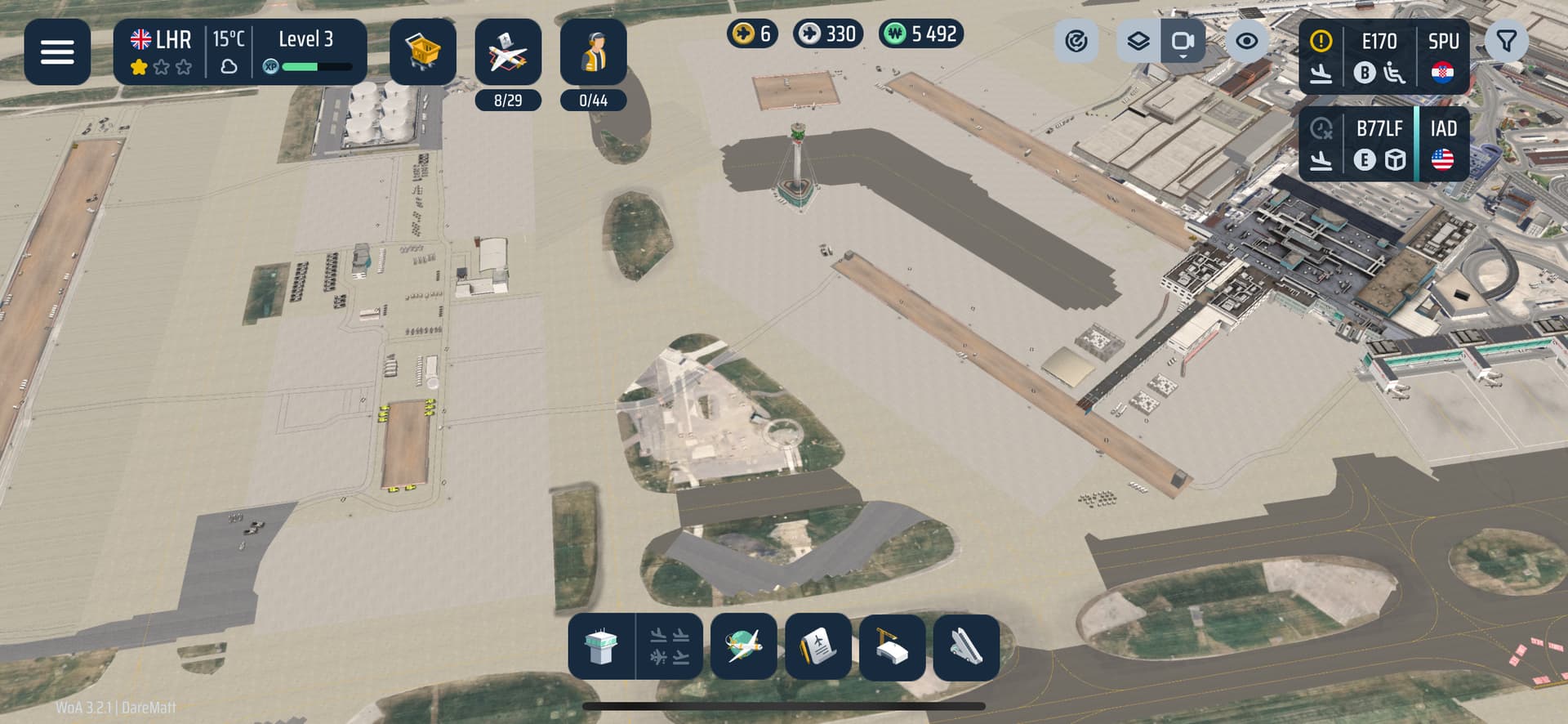Open the shopping cart store
Image resolution: width=1568 pixels, height=724 pixels.
point(423,52)
